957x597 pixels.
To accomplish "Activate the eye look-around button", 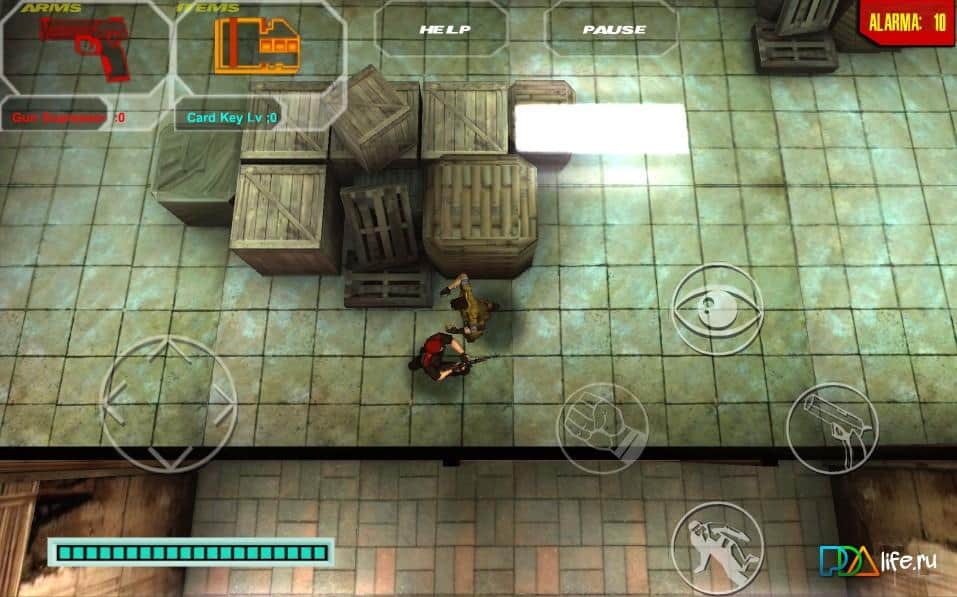I will point(716,308).
